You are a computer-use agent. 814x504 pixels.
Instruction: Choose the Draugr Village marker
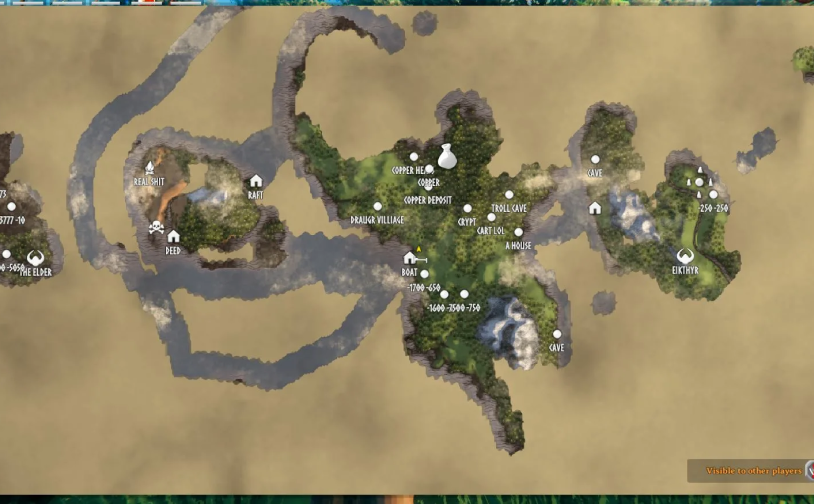coord(377,207)
